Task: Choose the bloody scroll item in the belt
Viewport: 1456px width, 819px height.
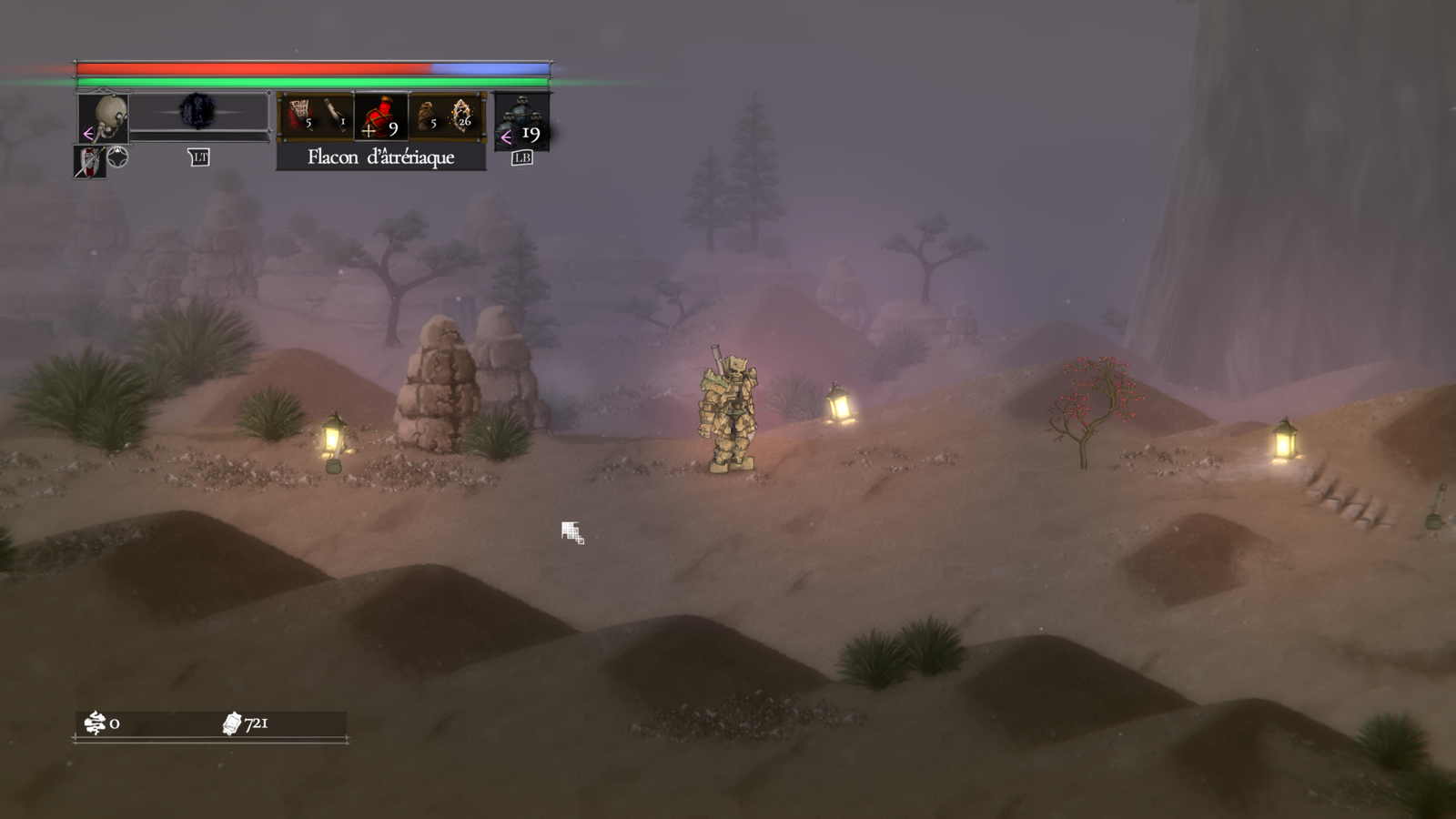Action: [x=299, y=116]
